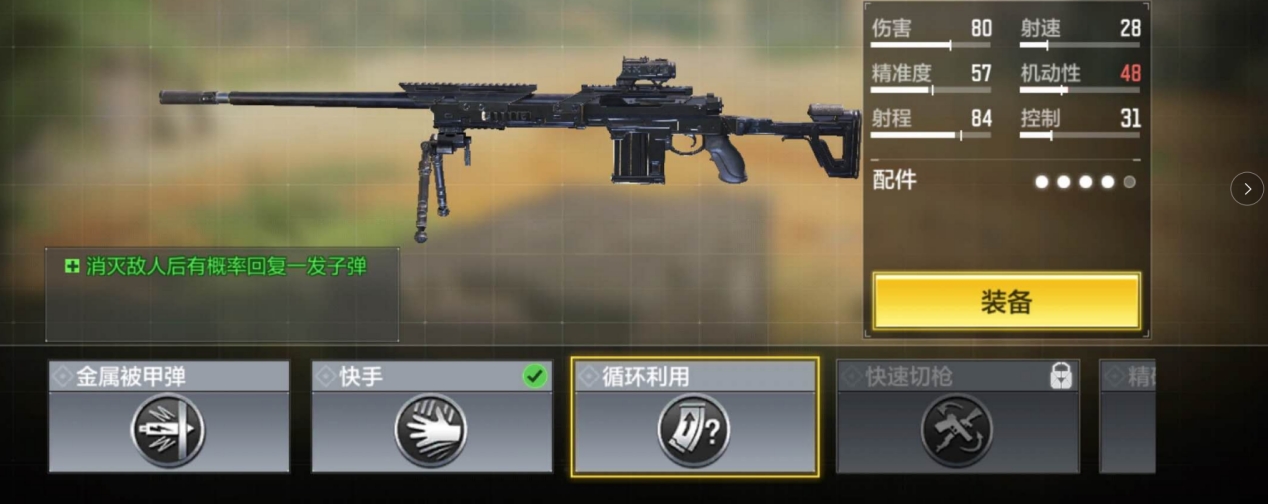Select the 循环利用 perk card

(694, 417)
